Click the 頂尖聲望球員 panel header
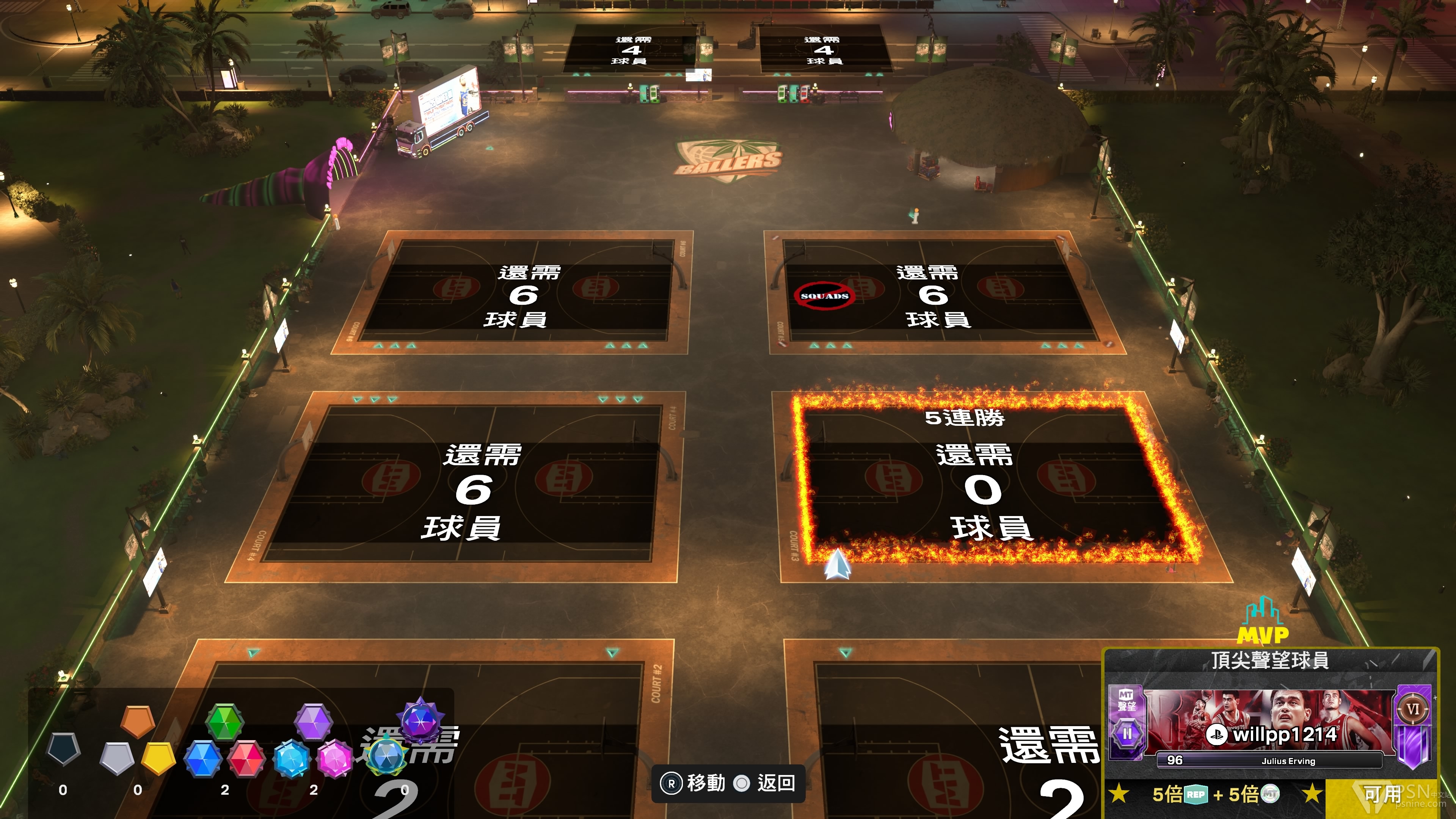This screenshot has height=819, width=1456. (1269, 660)
